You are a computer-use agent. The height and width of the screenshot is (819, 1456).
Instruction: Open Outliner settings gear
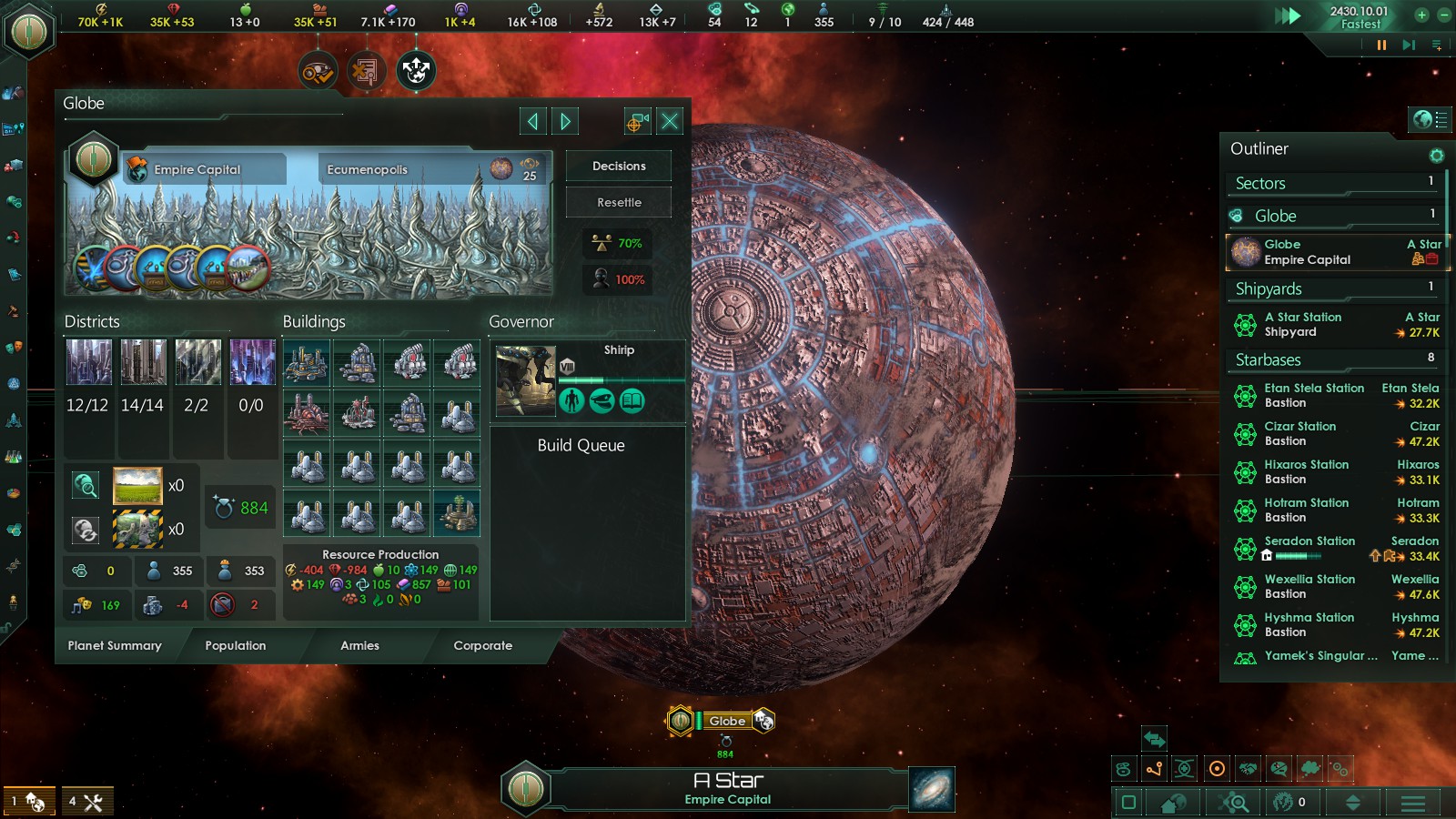point(1436,156)
